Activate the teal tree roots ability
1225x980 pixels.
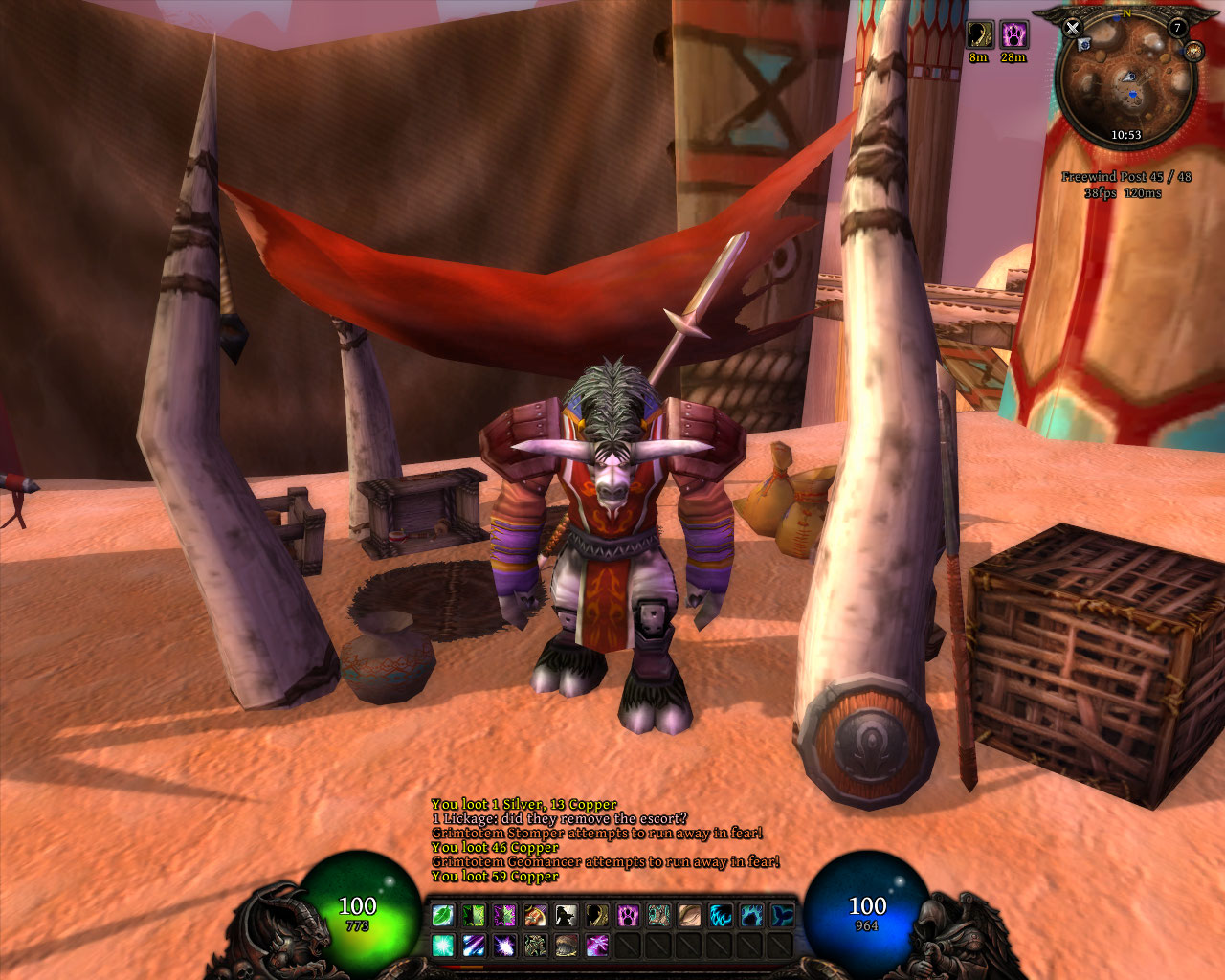(658, 916)
